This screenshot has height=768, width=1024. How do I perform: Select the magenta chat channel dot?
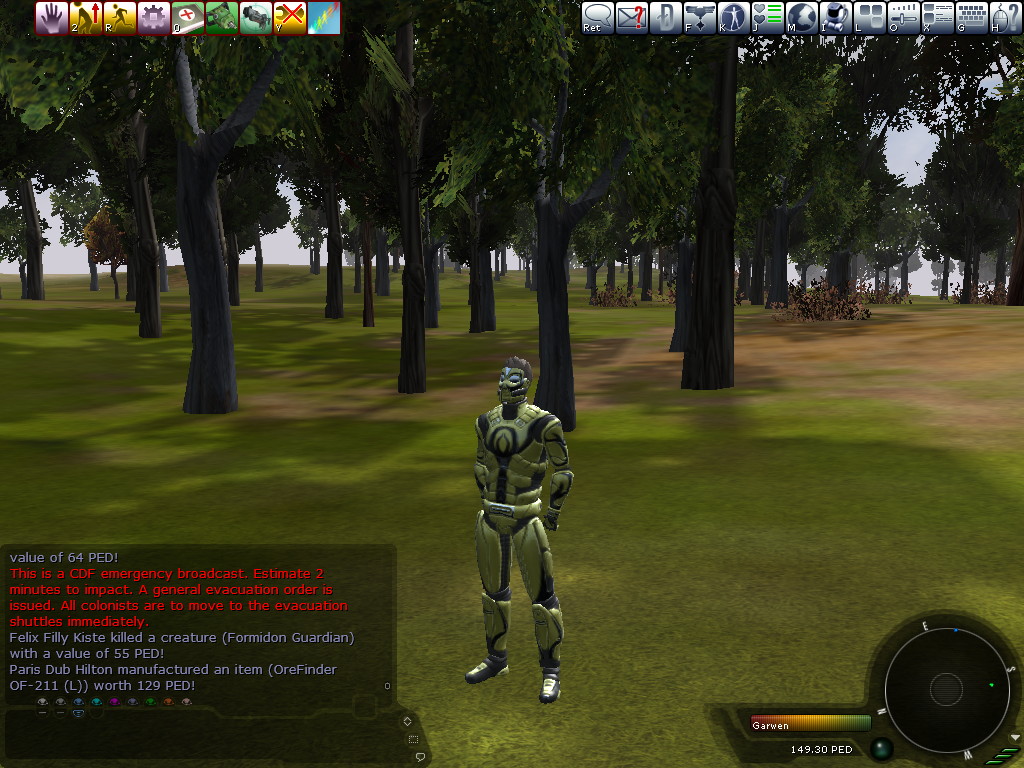click(x=114, y=703)
